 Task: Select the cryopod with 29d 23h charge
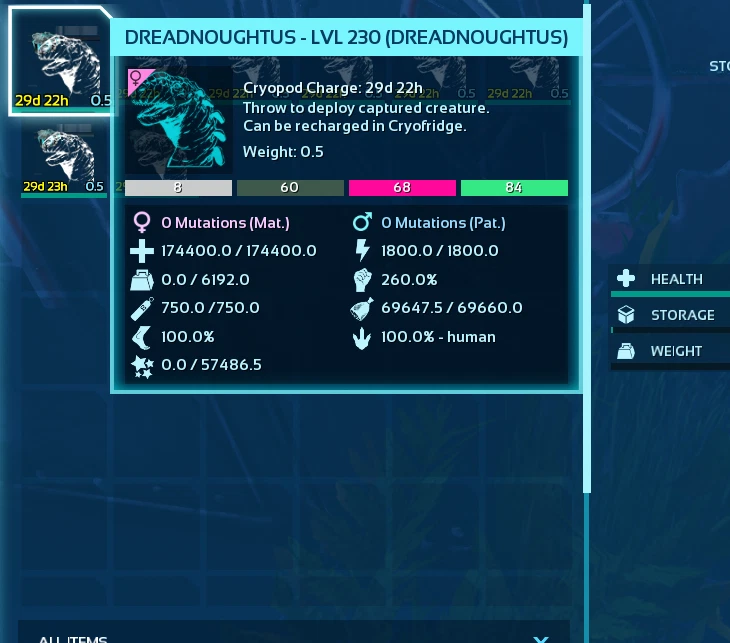pyautogui.click(x=62, y=157)
